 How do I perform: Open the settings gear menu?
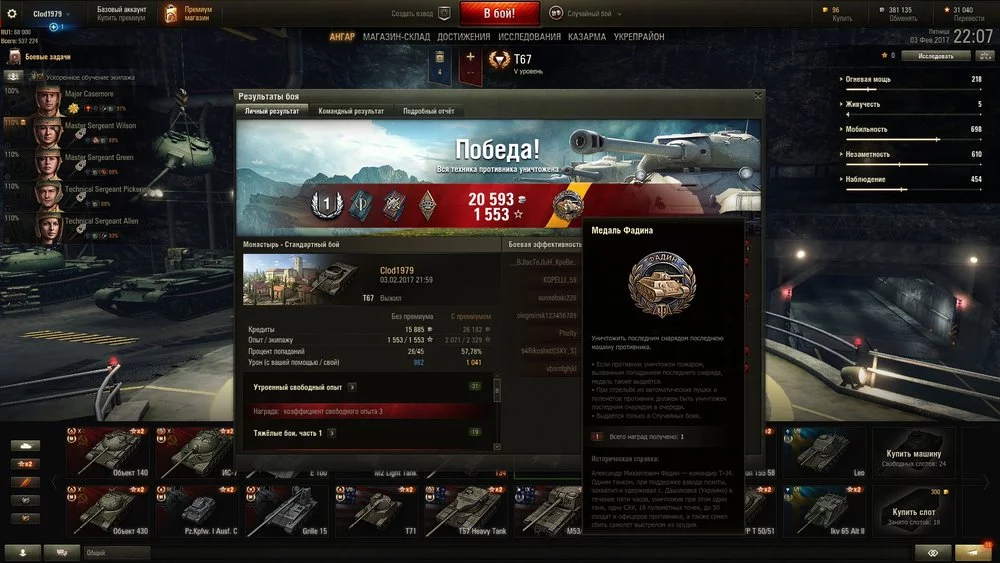click(x=12, y=14)
